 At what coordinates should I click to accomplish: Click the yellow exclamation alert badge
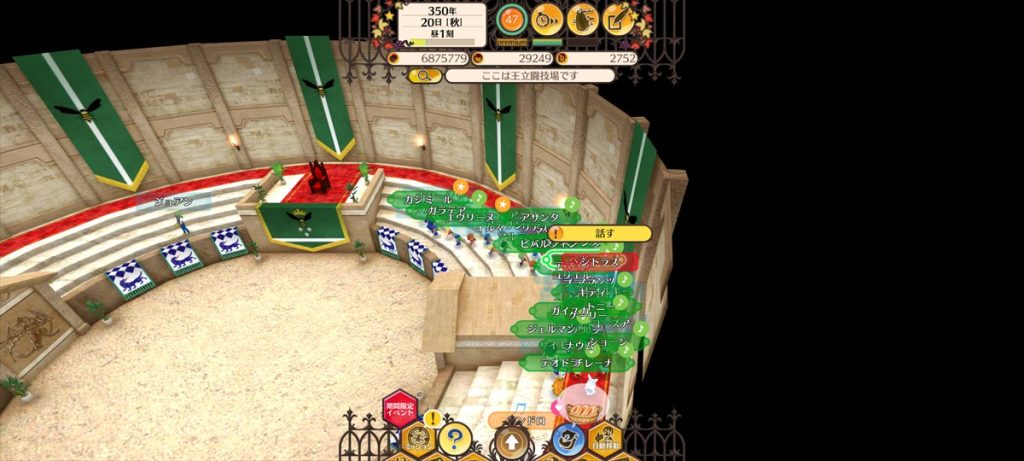click(x=432, y=418)
